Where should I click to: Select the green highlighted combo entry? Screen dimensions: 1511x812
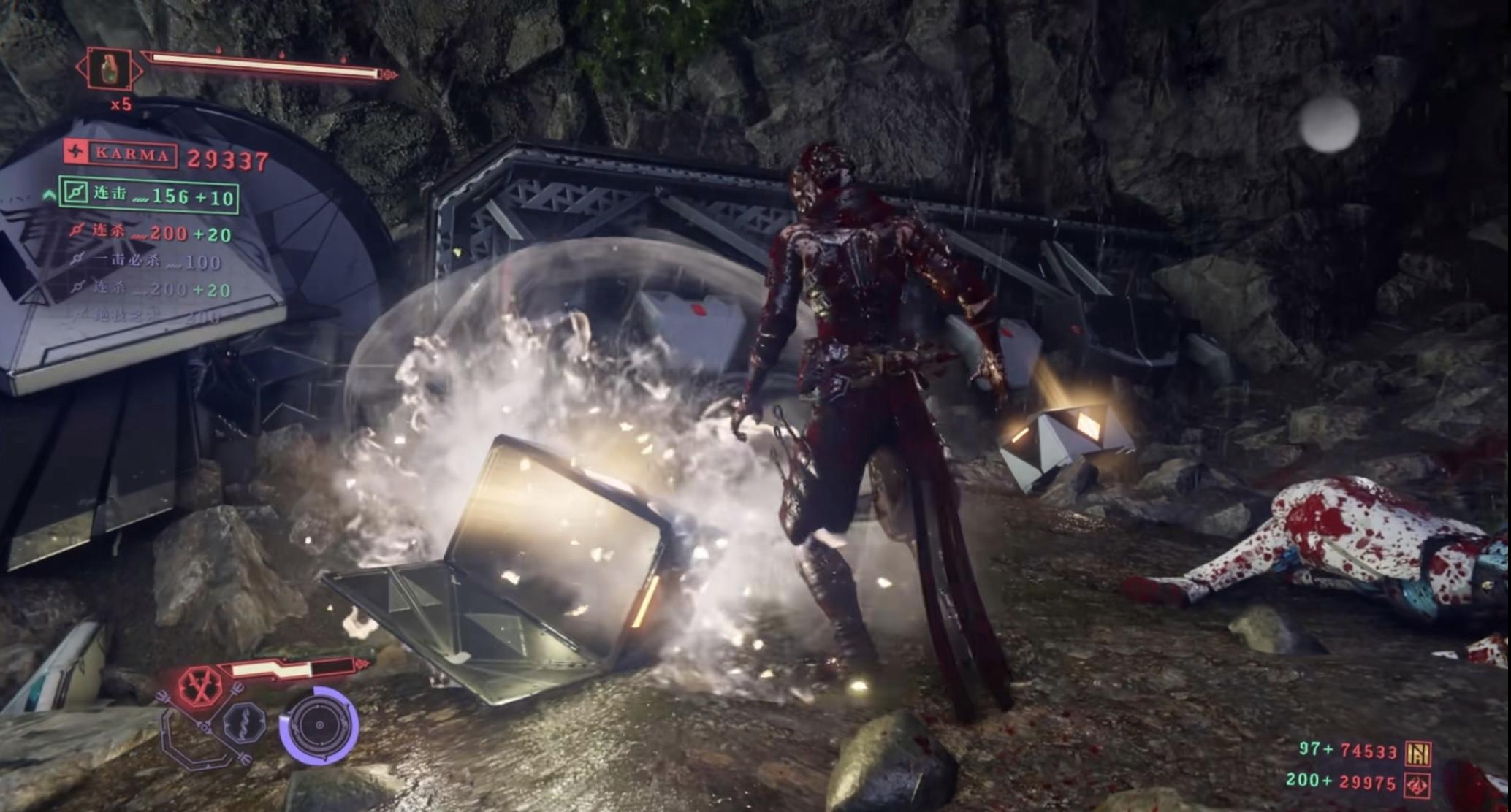coord(149,195)
